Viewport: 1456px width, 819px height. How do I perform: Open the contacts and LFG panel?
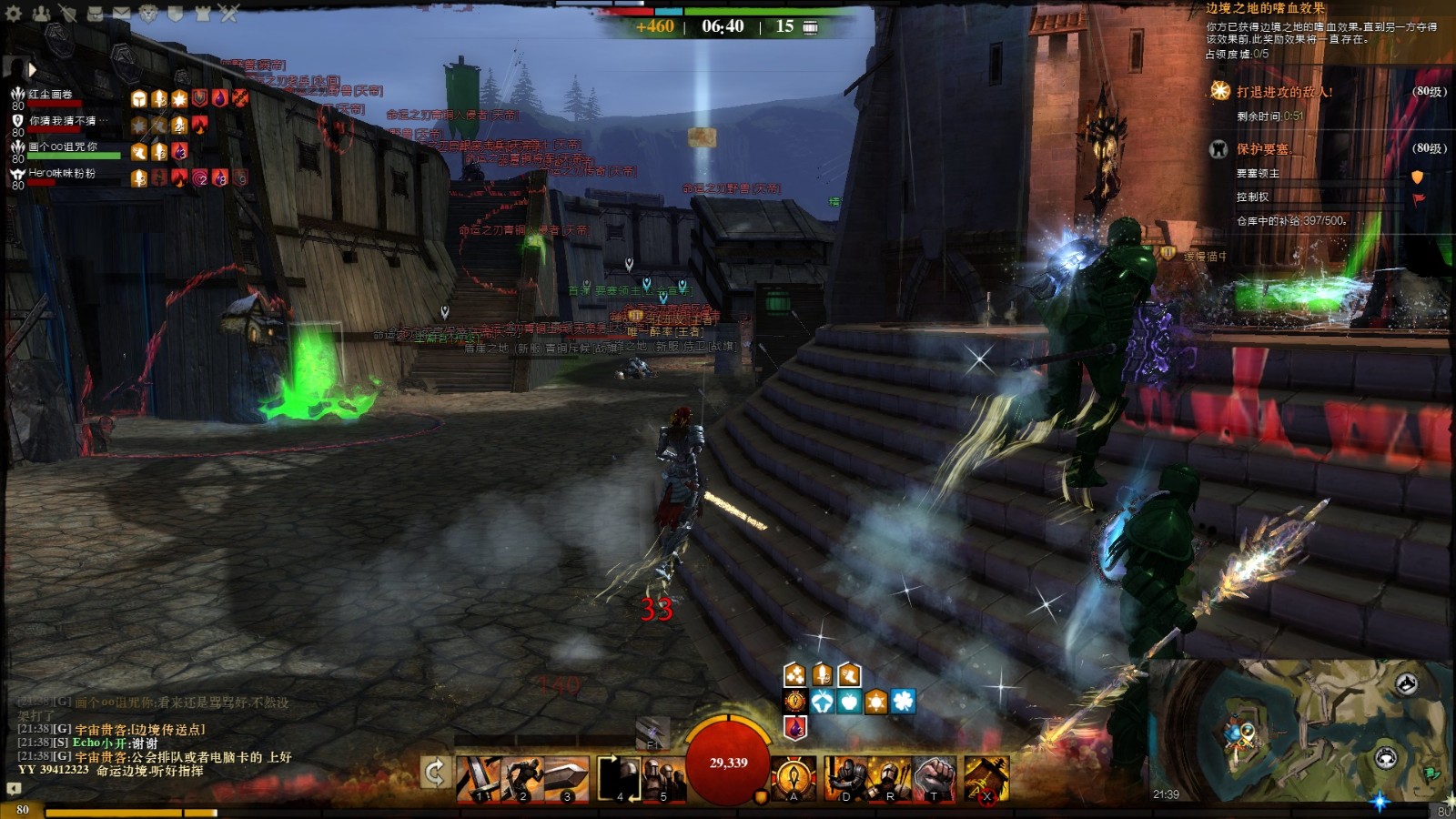point(41,14)
